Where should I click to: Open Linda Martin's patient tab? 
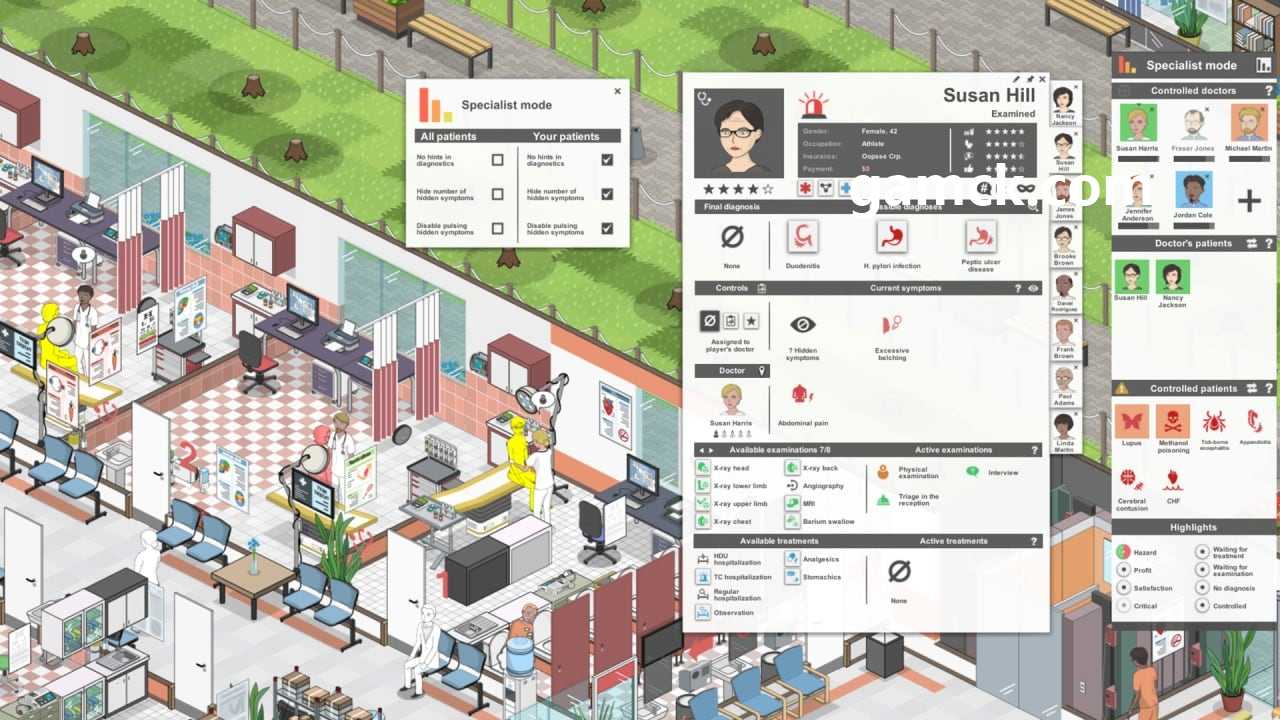(1064, 431)
